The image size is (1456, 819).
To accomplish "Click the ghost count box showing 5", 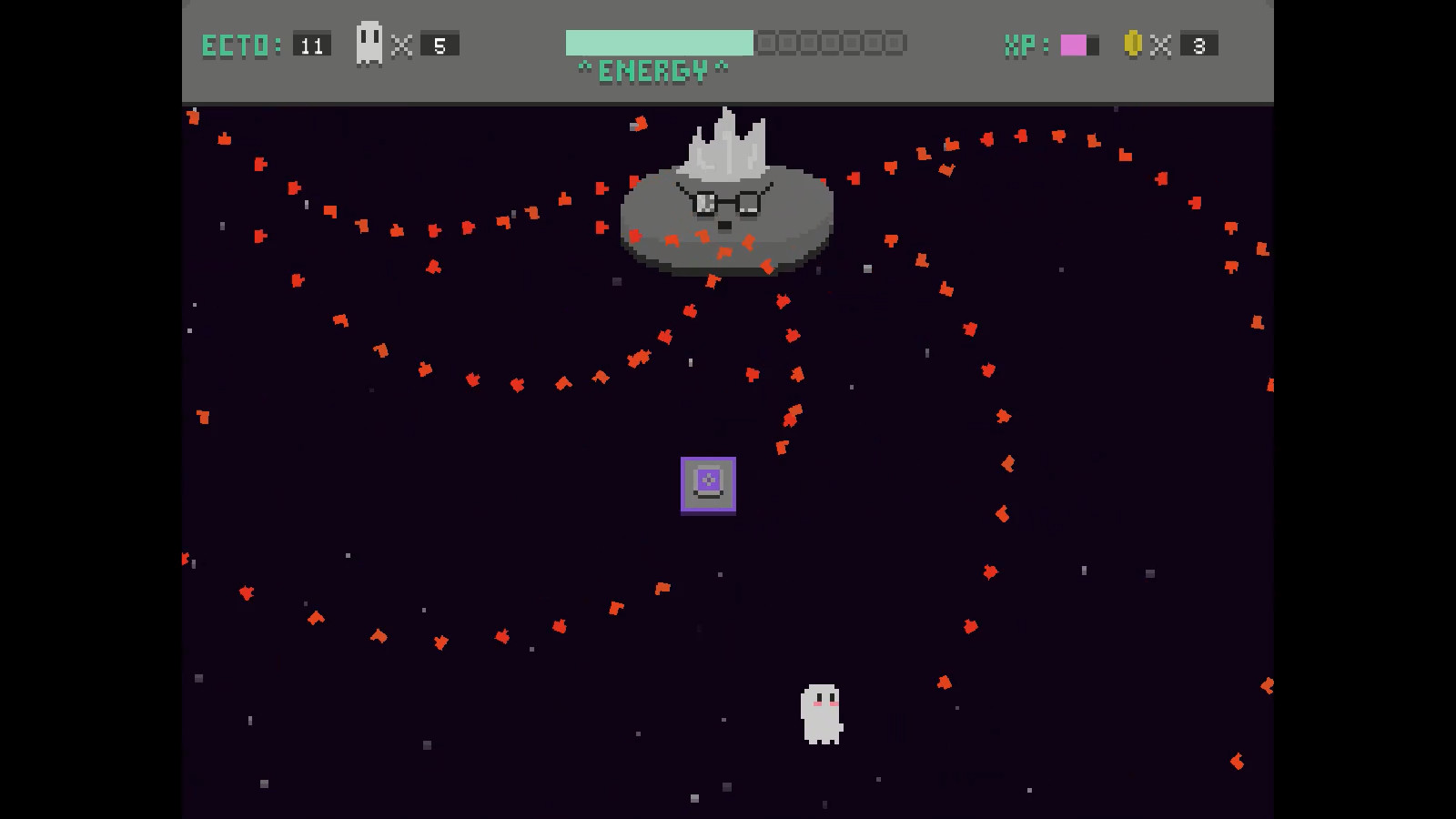I will (x=440, y=43).
